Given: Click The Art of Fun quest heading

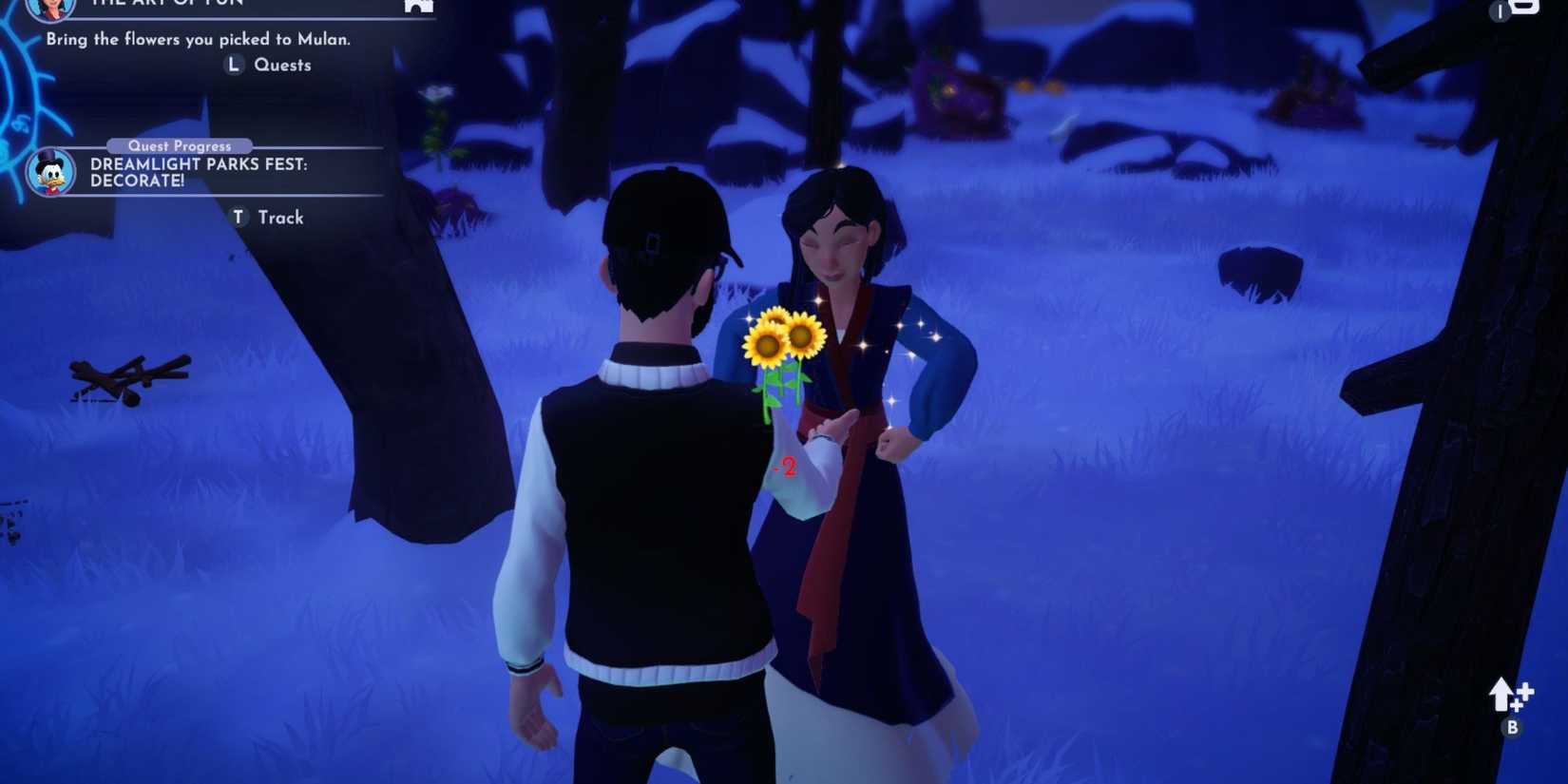Looking at the screenshot, I should [x=166, y=4].
